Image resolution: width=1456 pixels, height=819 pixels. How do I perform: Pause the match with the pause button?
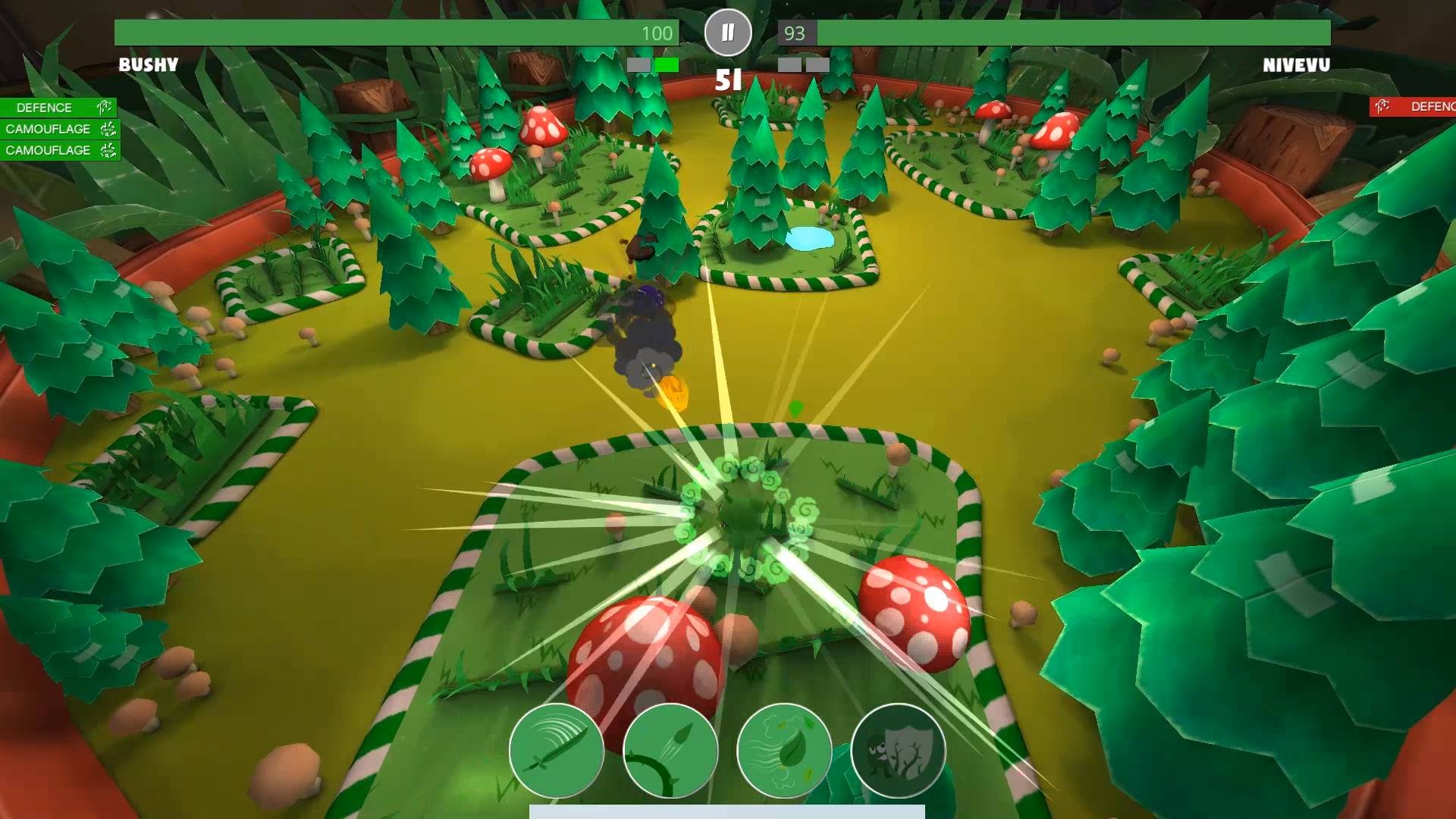click(x=727, y=33)
